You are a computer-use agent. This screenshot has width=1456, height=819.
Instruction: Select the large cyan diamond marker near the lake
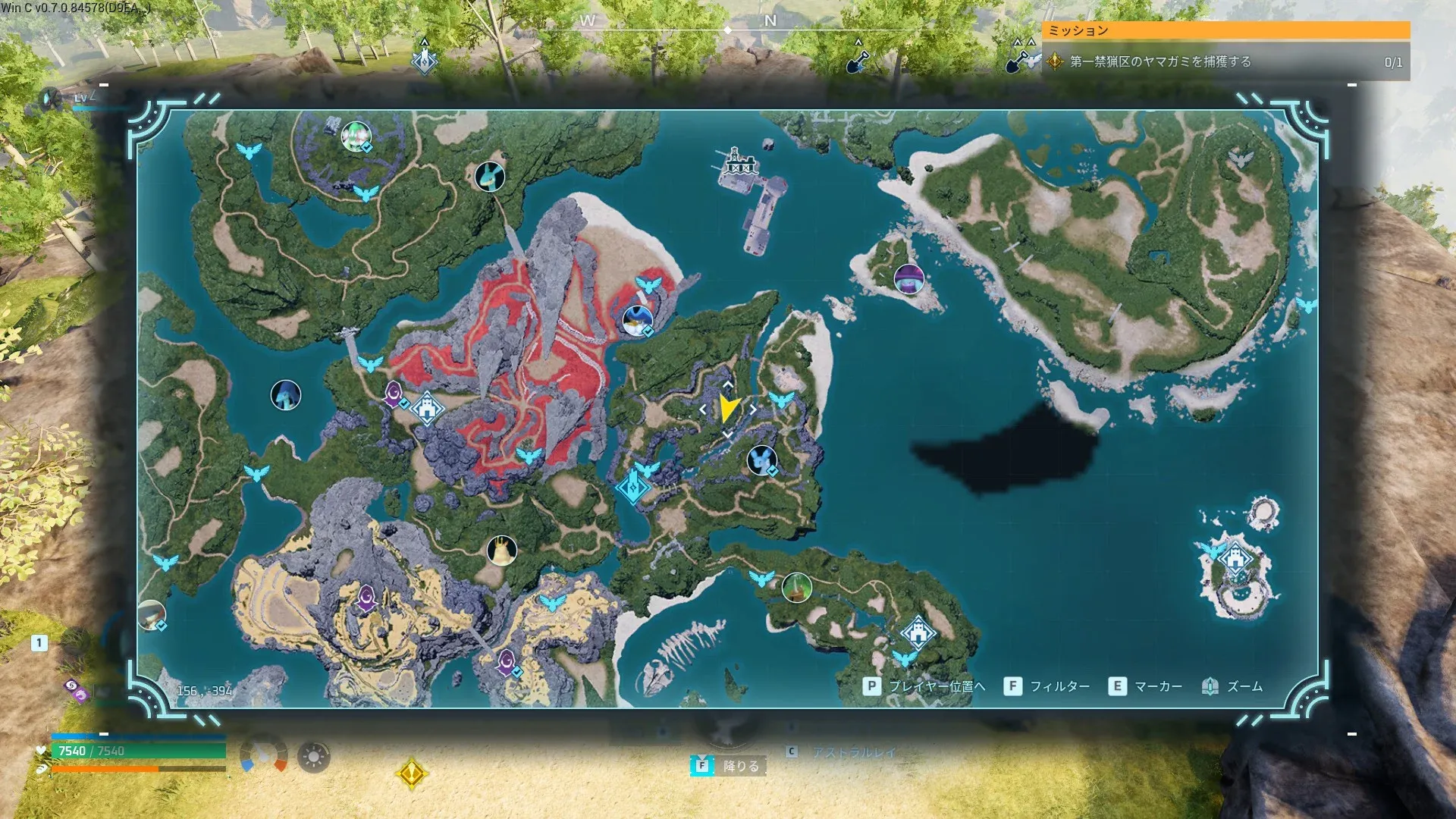click(x=631, y=487)
